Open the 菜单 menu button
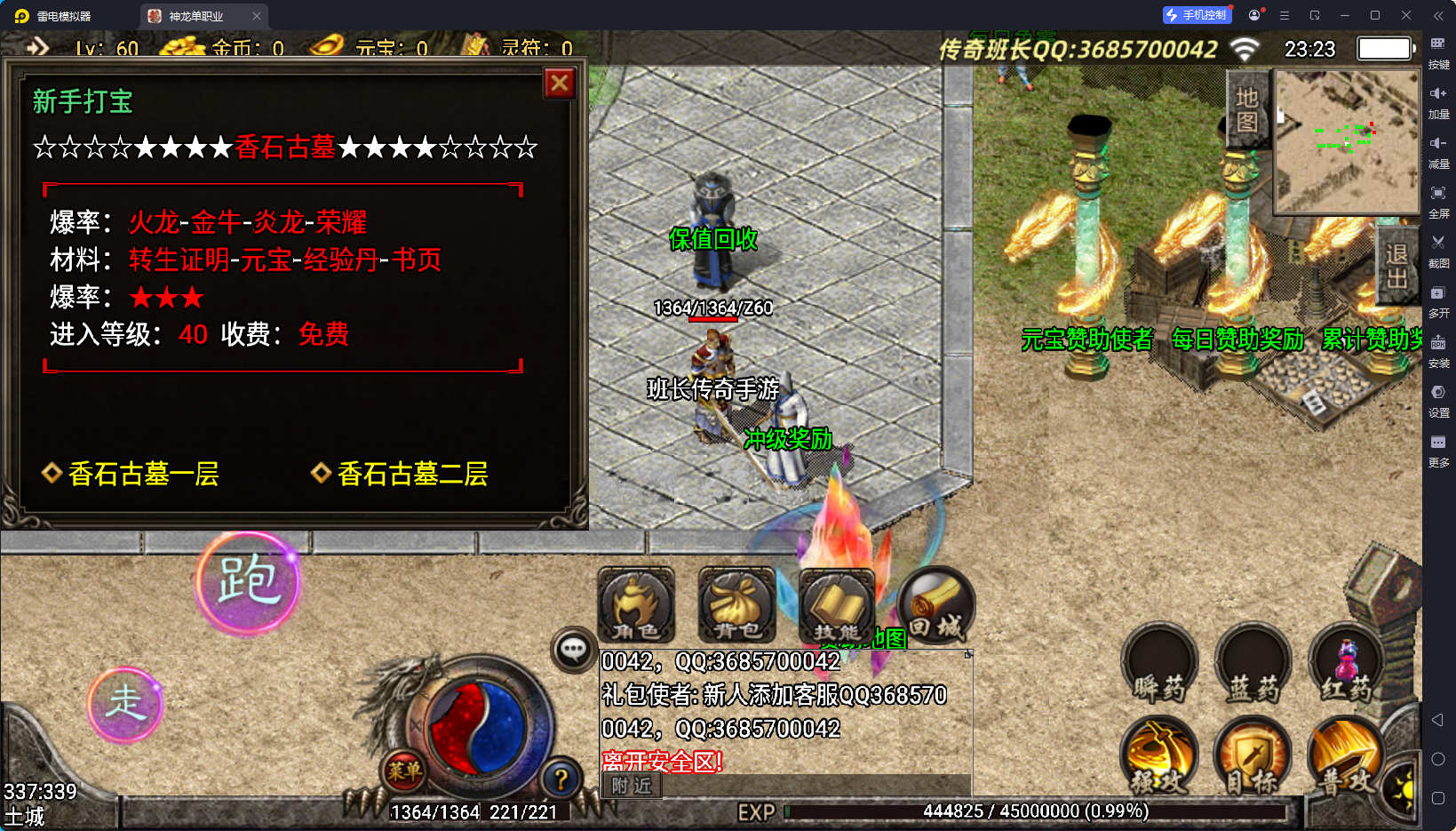The width and height of the screenshot is (1456, 831). tap(404, 771)
